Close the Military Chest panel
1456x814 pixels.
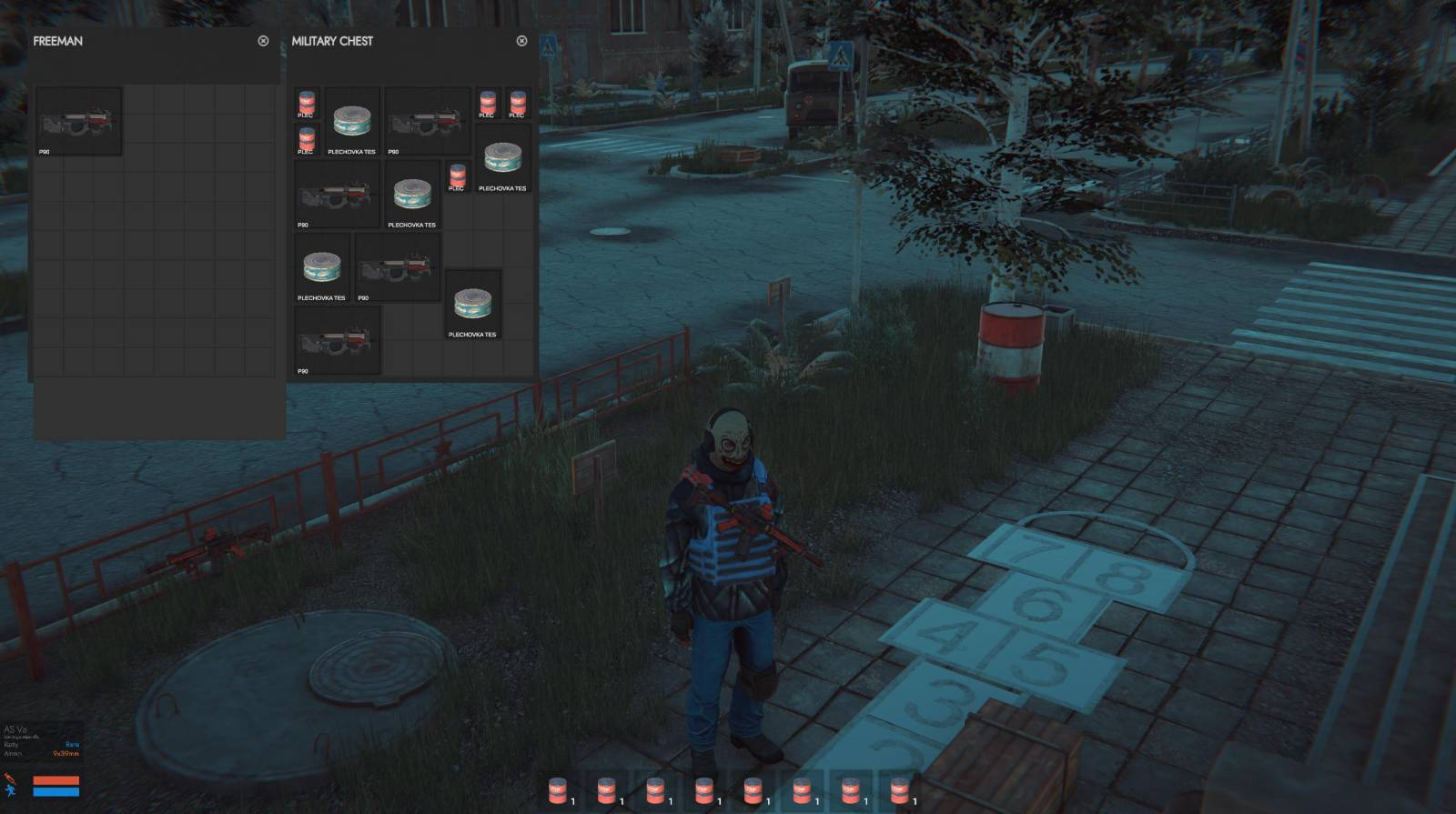pyautogui.click(x=521, y=41)
